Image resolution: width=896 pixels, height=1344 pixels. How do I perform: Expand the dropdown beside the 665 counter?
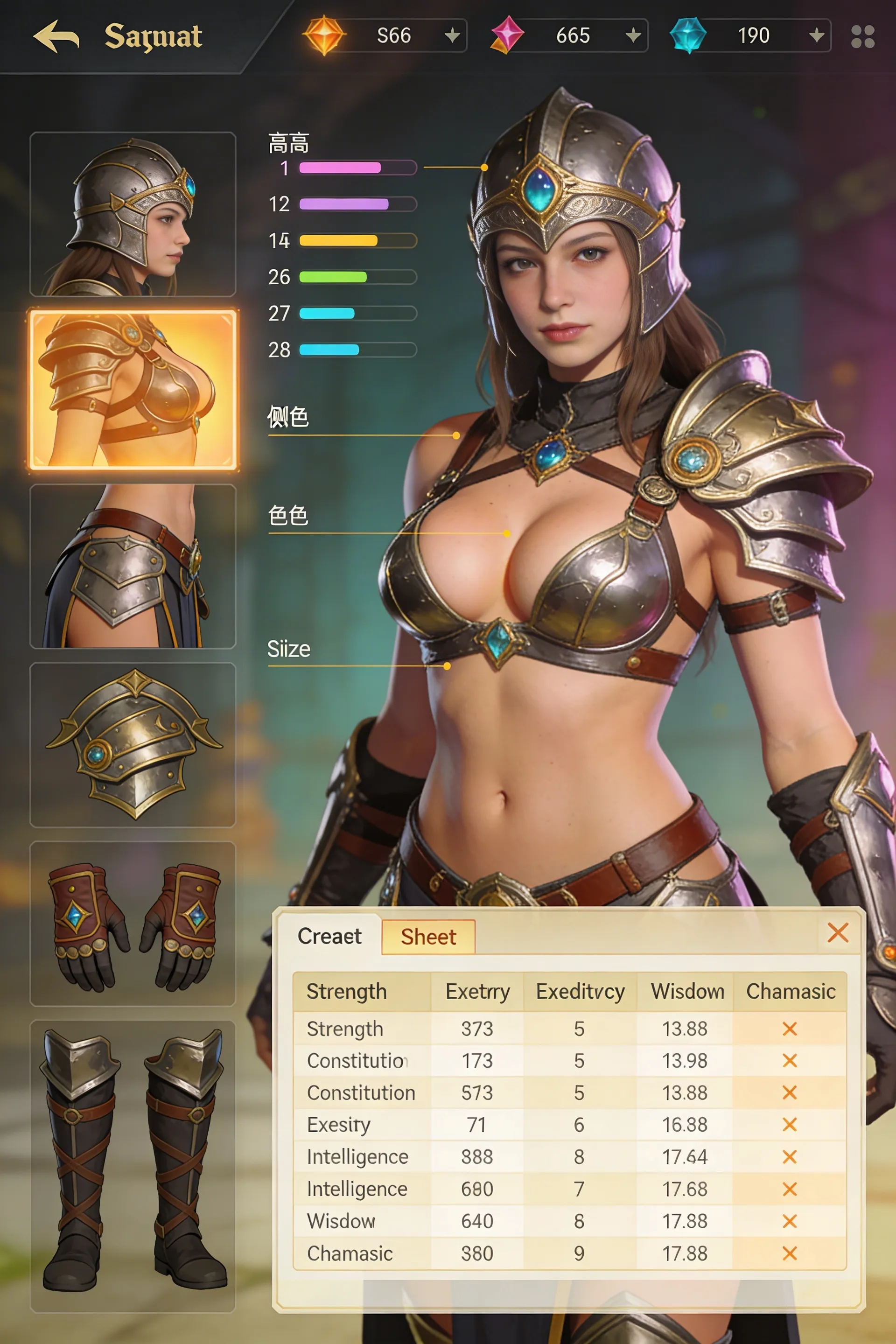click(x=633, y=35)
